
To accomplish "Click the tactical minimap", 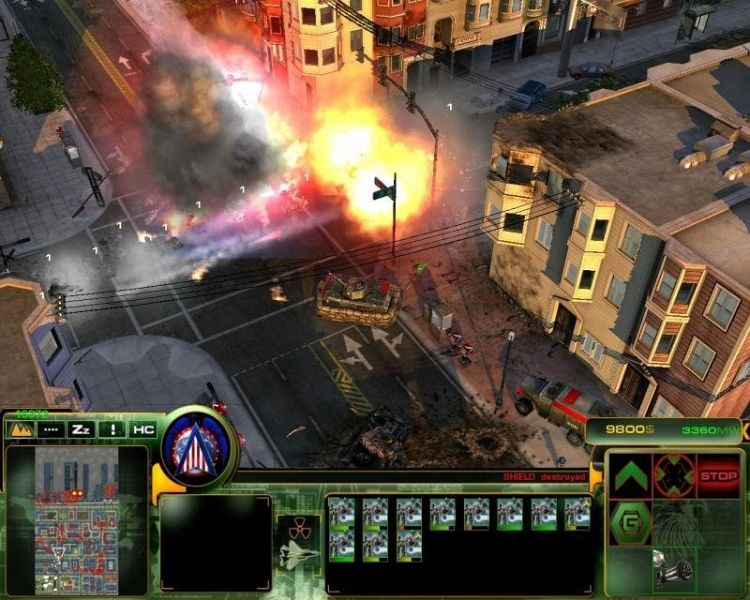I will (76, 519).
